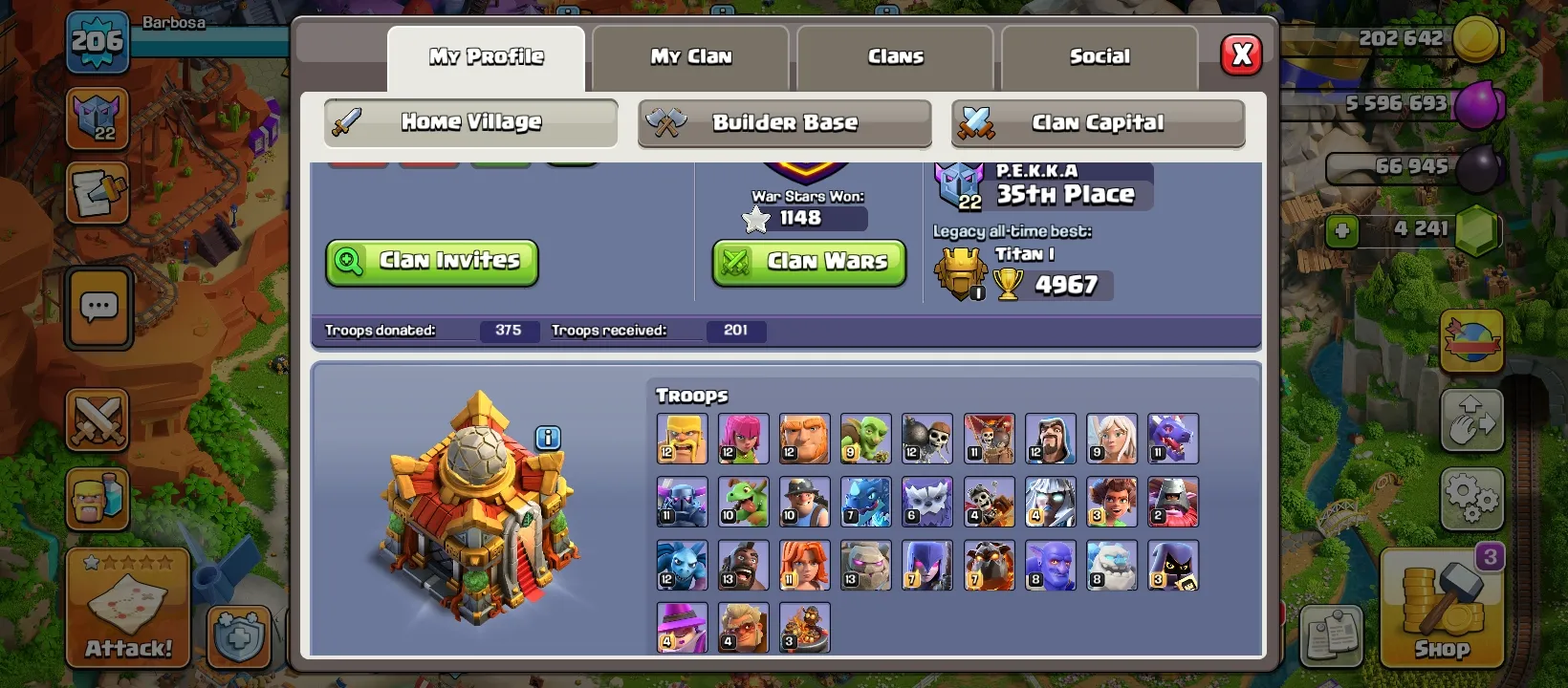Viewport: 1568px width, 688px height.
Task: Select the Bowler troop icon
Action: (x=1050, y=565)
